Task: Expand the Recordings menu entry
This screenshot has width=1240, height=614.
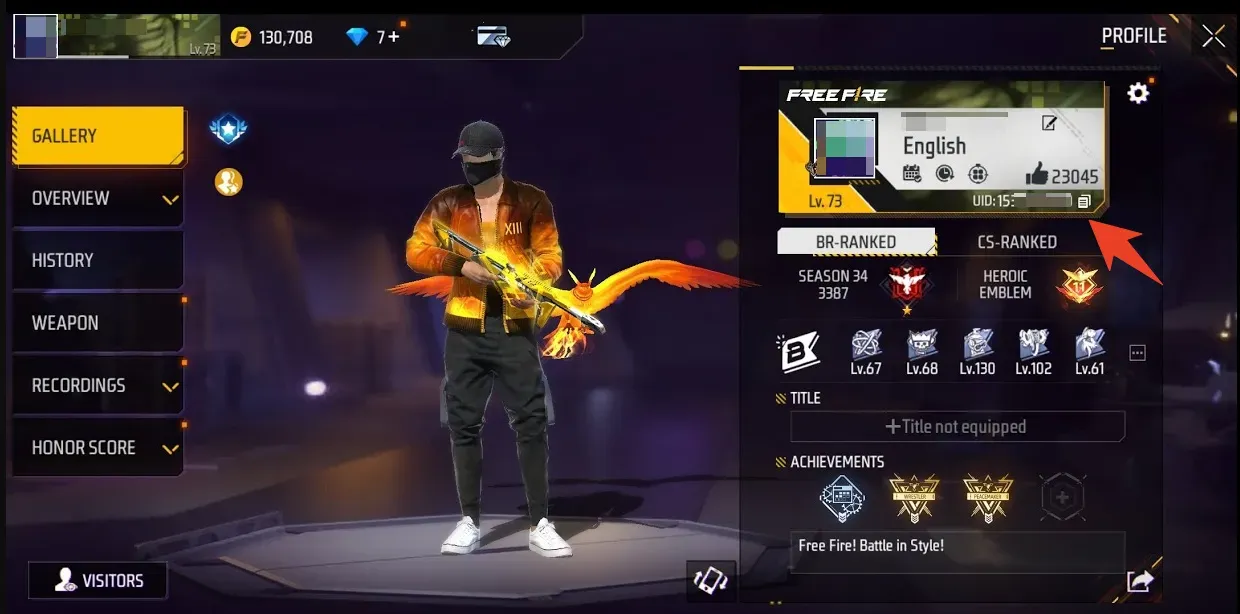Action: pos(97,385)
